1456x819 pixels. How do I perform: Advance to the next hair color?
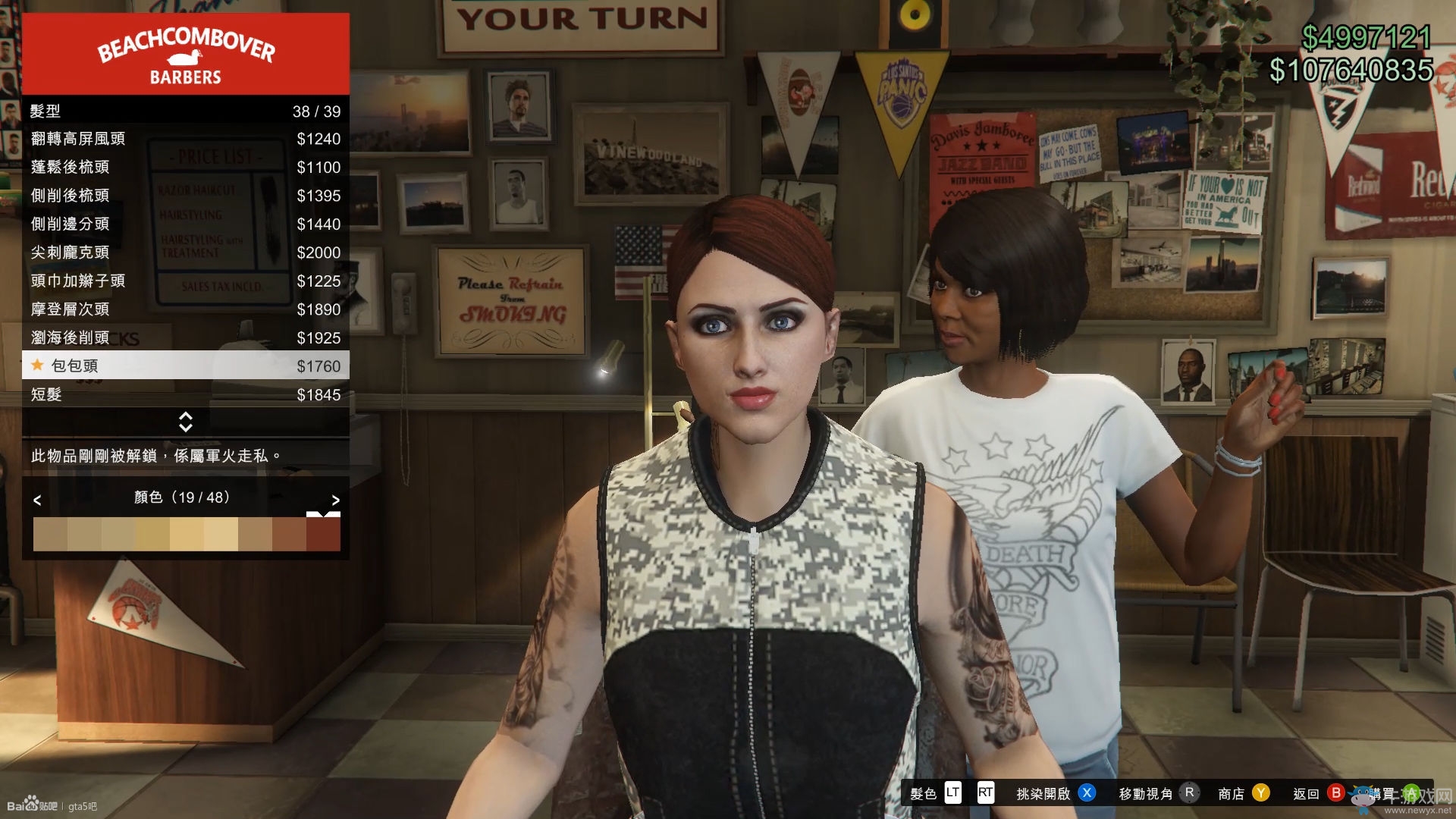[x=335, y=500]
